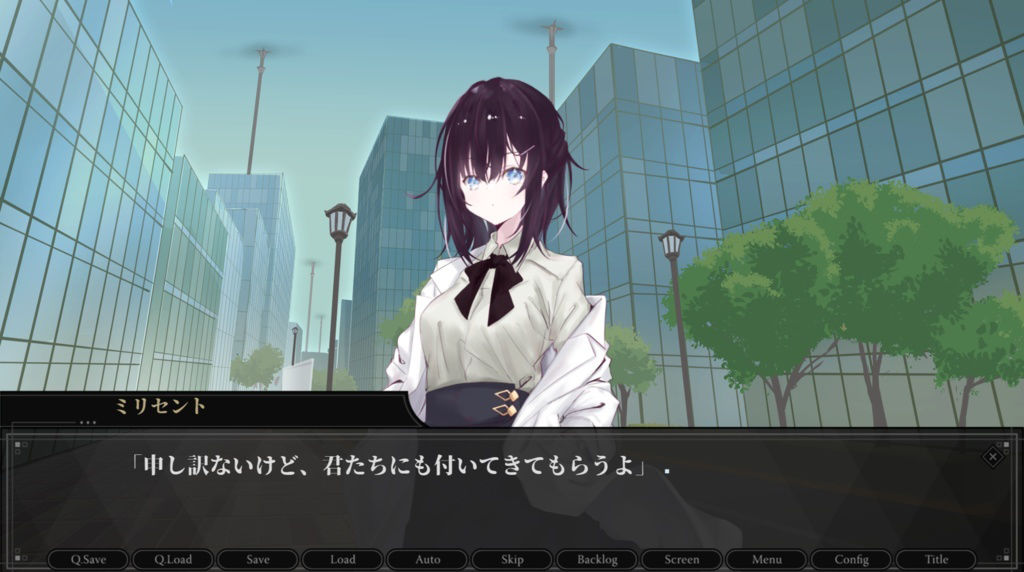Open quick load with Q.Load
Screen dimensions: 1024x572
(173, 559)
